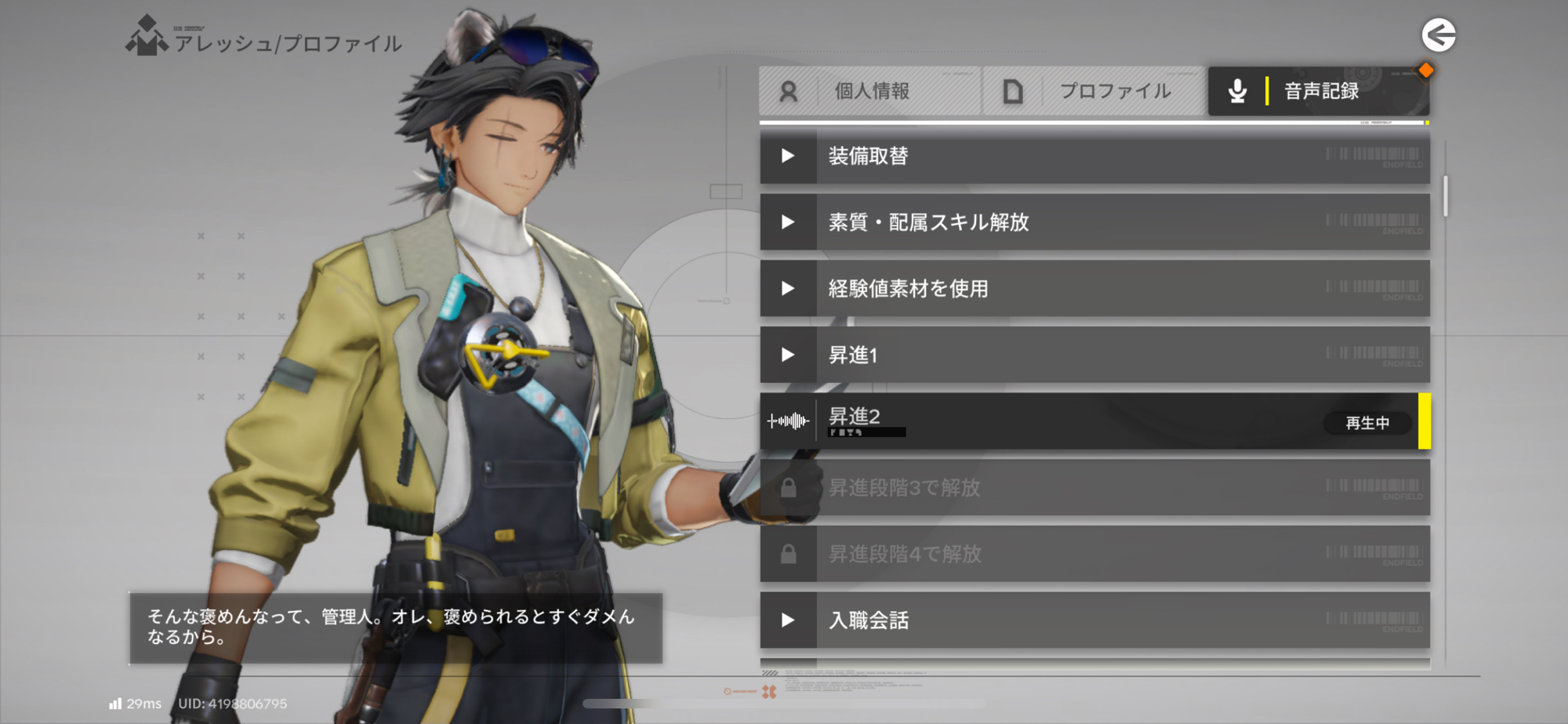Screen dimensions: 1568x724
Task: Switch to the 個人情報 tab
Action: point(869,91)
